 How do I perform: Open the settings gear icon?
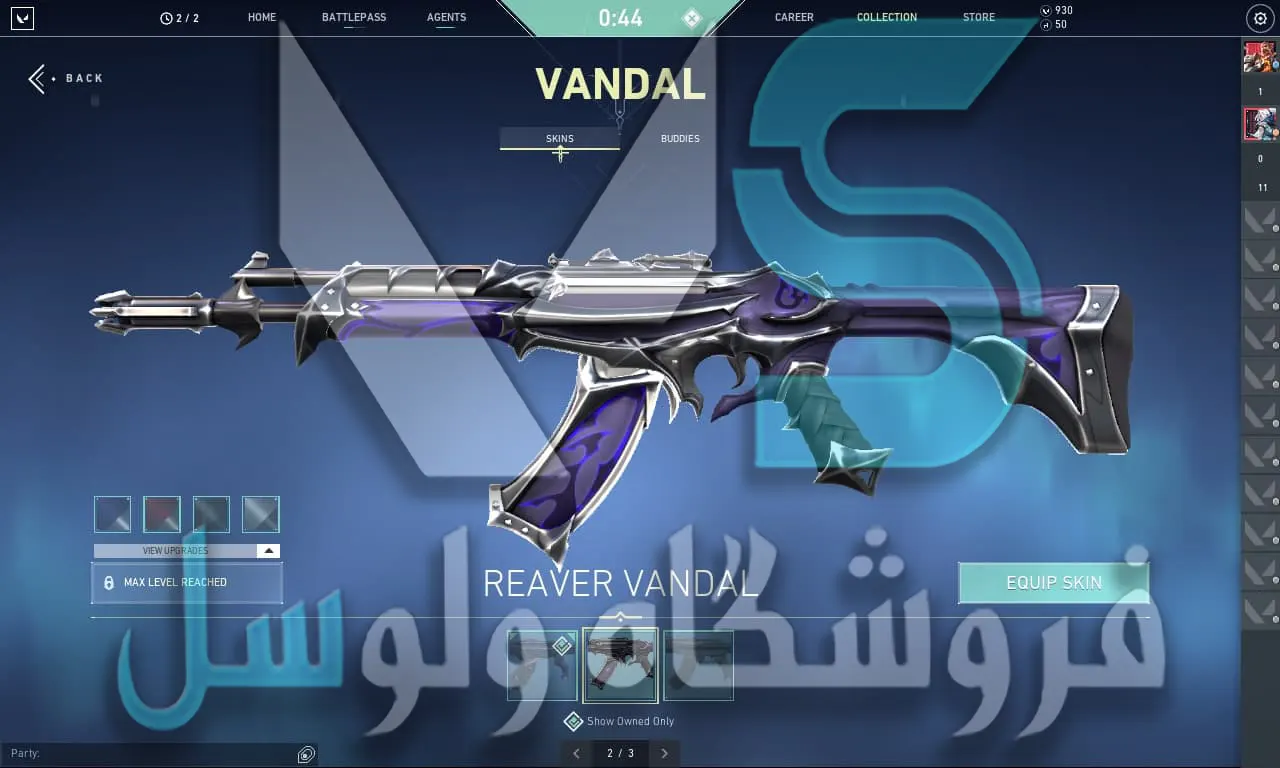click(1260, 19)
